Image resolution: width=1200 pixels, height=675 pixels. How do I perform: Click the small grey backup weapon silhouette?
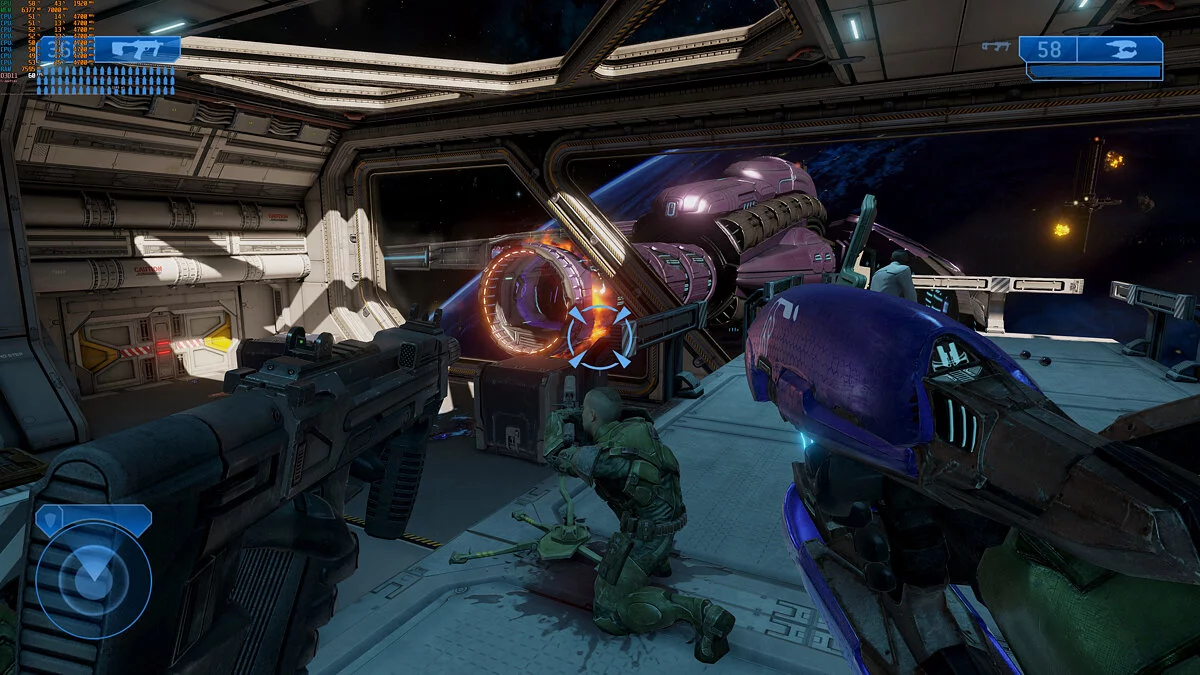click(995, 45)
